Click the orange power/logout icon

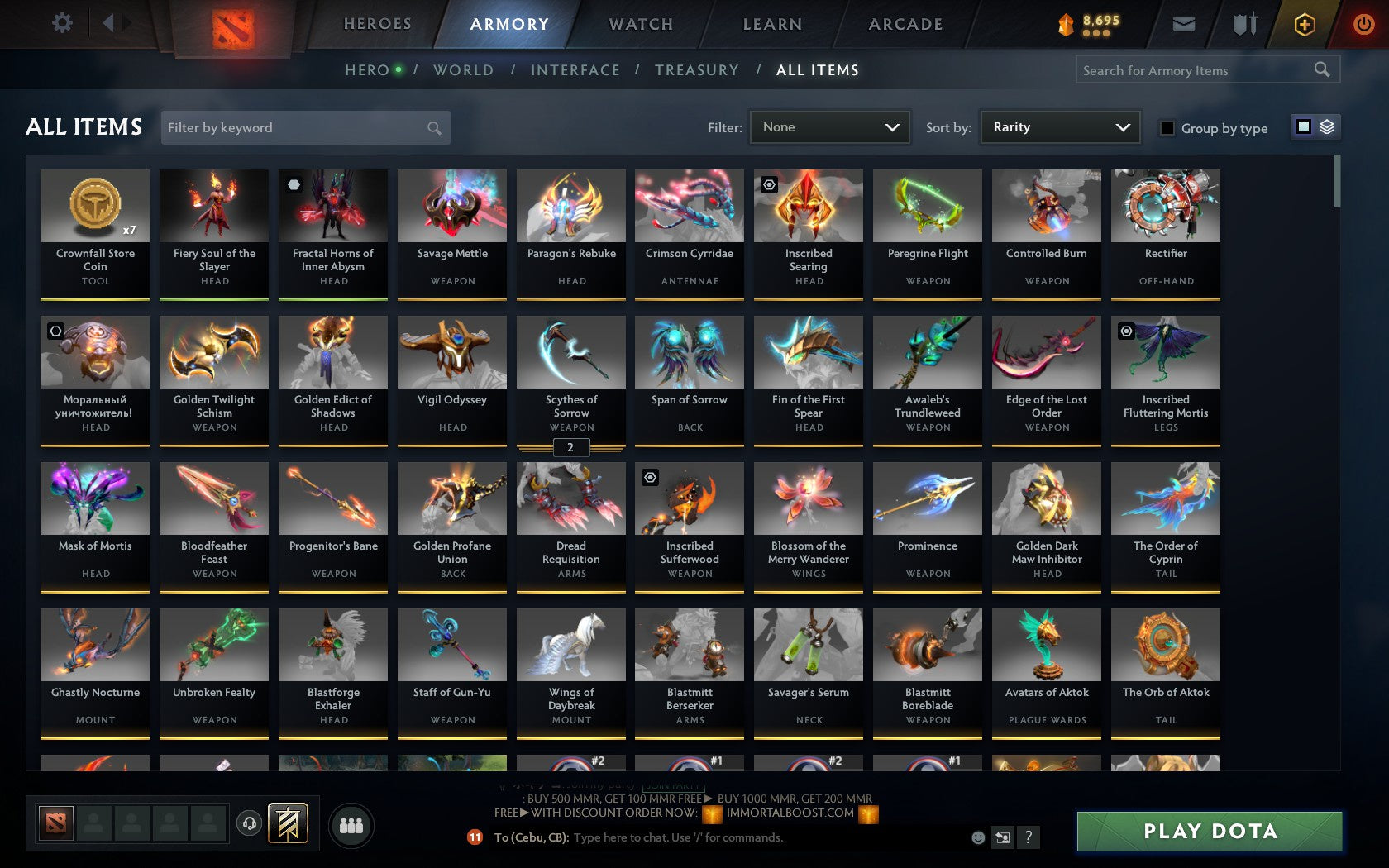coord(1363,23)
